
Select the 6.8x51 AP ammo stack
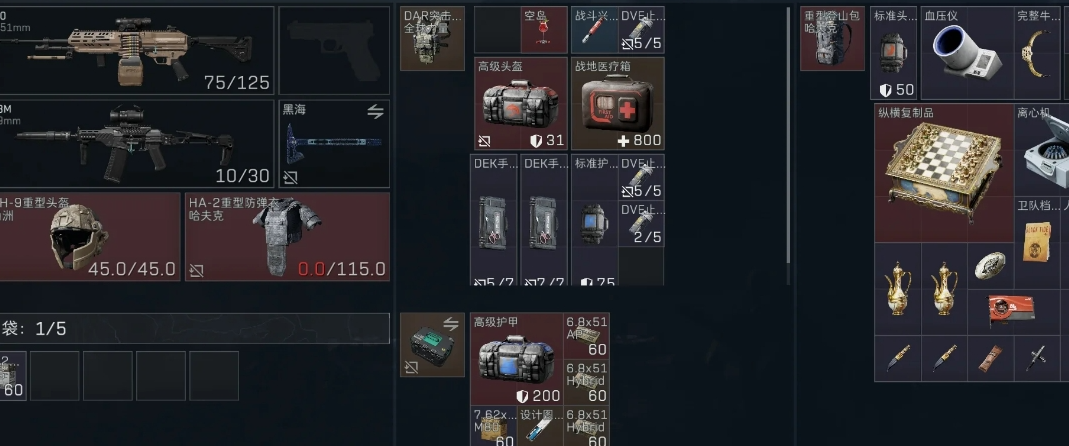(588, 335)
